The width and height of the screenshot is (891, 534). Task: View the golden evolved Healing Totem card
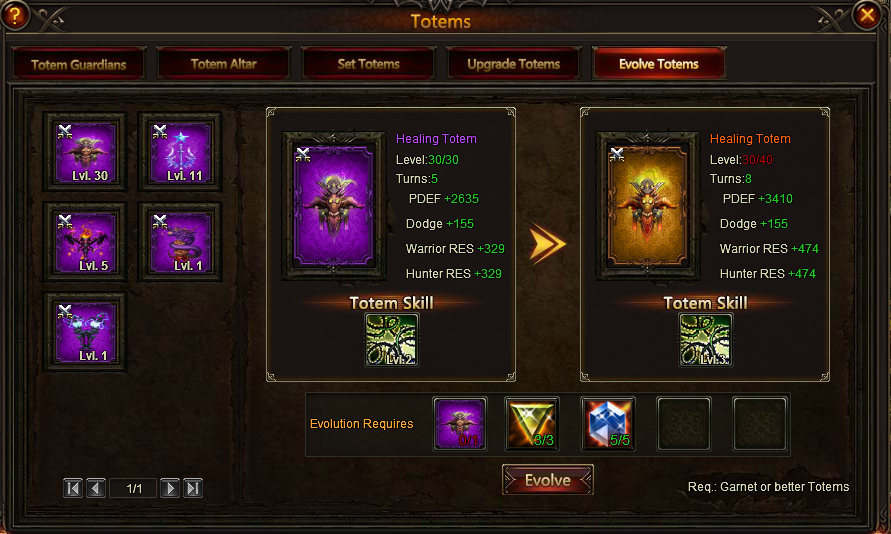tap(645, 207)
